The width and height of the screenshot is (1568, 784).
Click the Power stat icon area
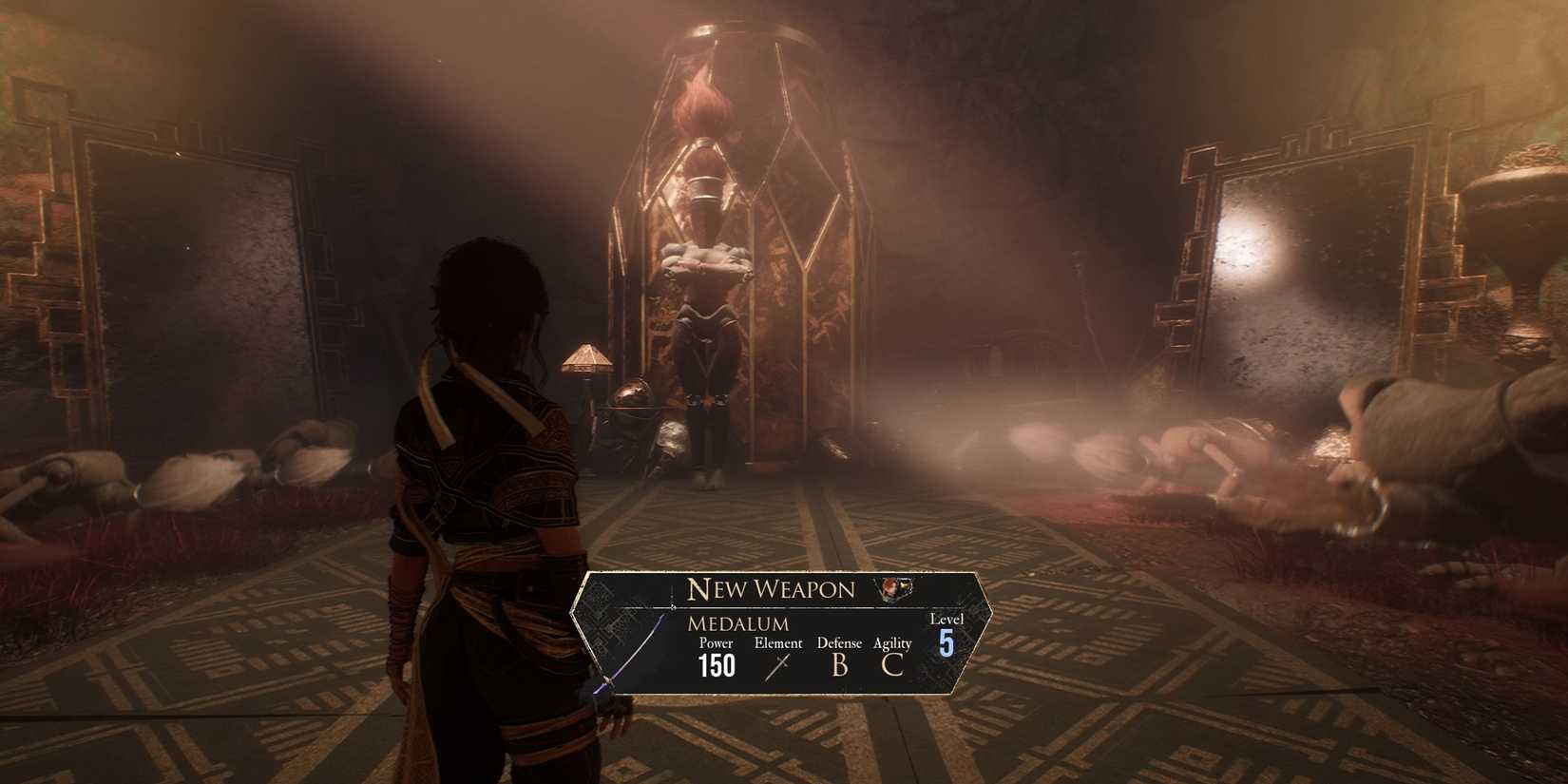717,665
